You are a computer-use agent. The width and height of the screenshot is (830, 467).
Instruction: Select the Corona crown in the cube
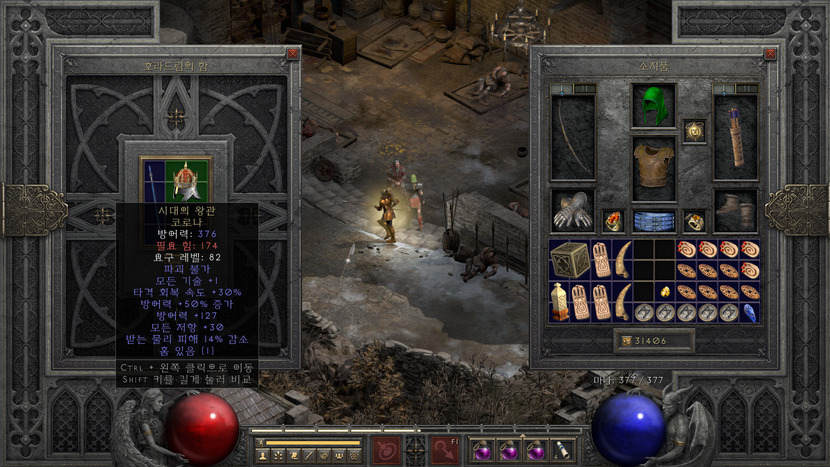pos(187,181)
